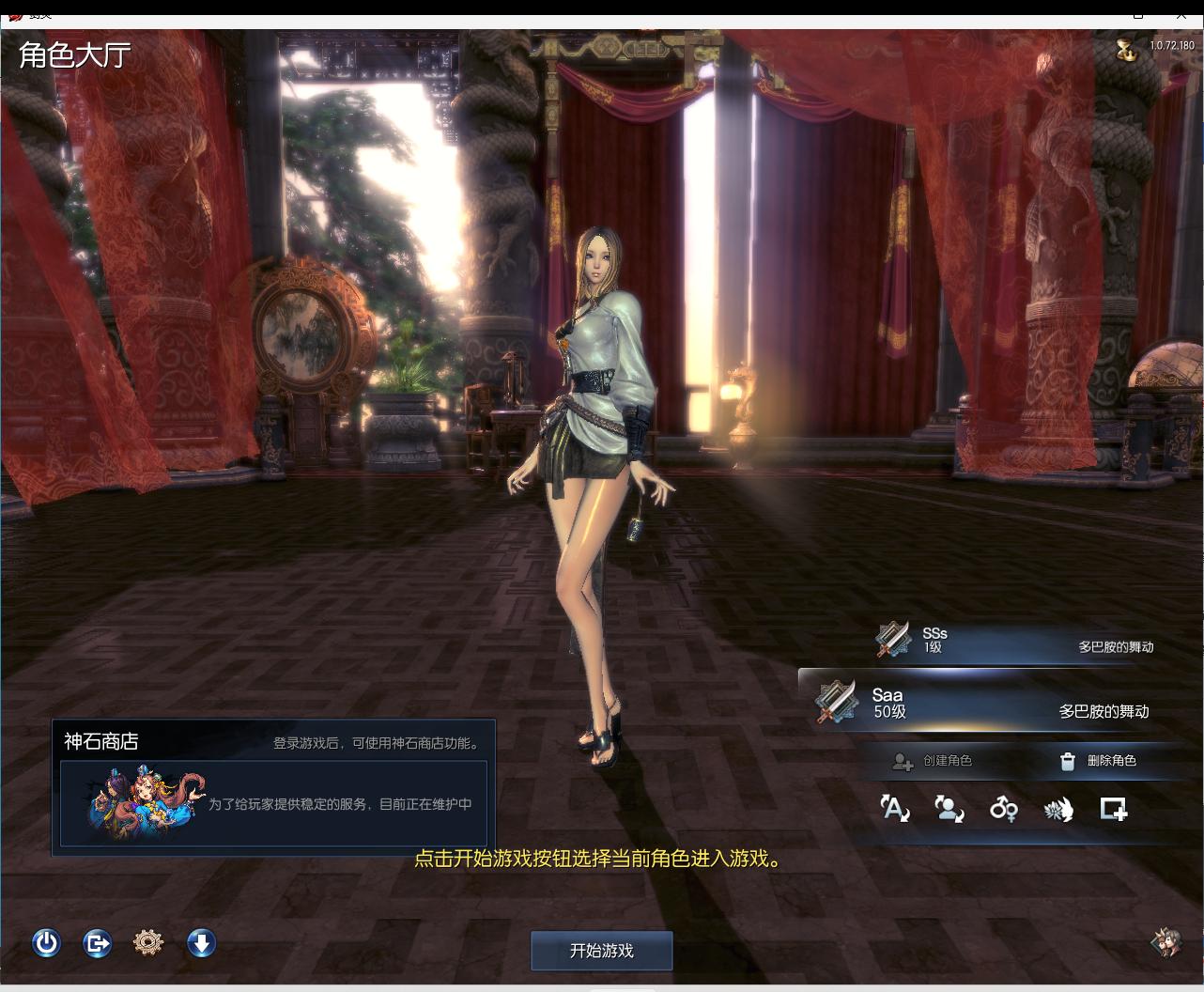This screenshot has height=992, width=1204.
Task: Click the 开始游戏 start game button
Action: (x=601, y=951)
